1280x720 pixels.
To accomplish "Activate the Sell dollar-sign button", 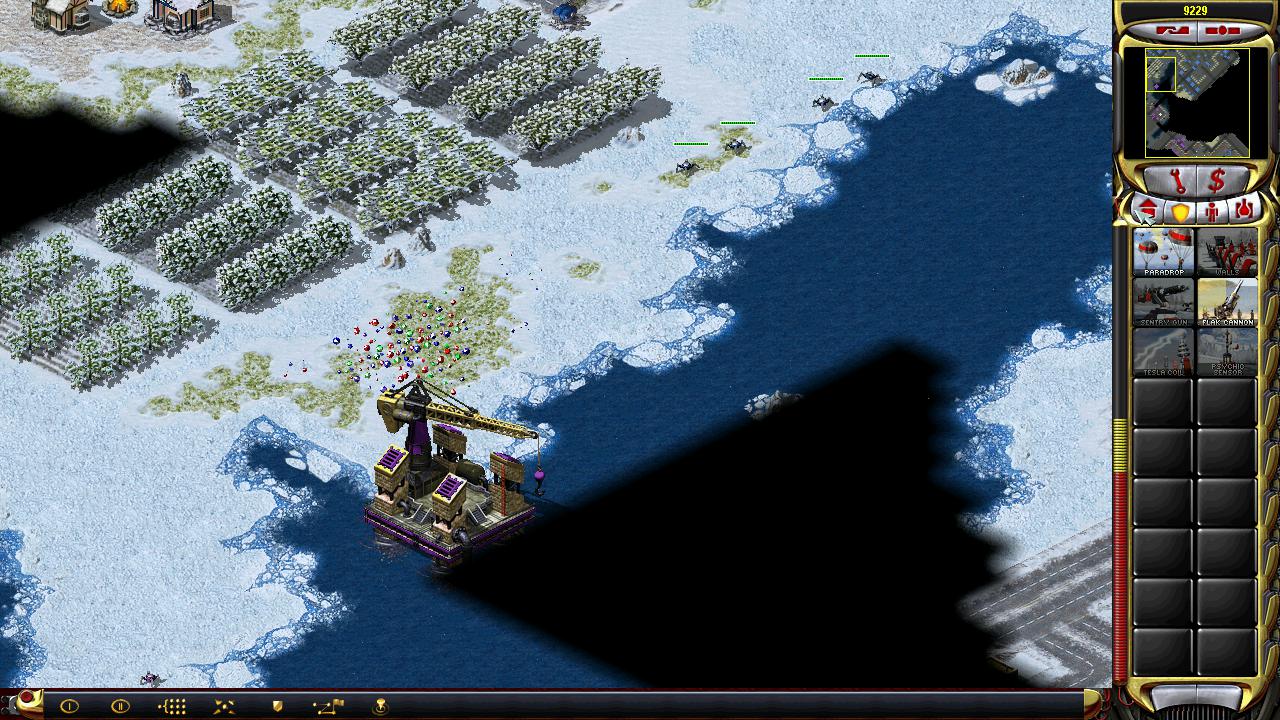I will click(1217, 181).
